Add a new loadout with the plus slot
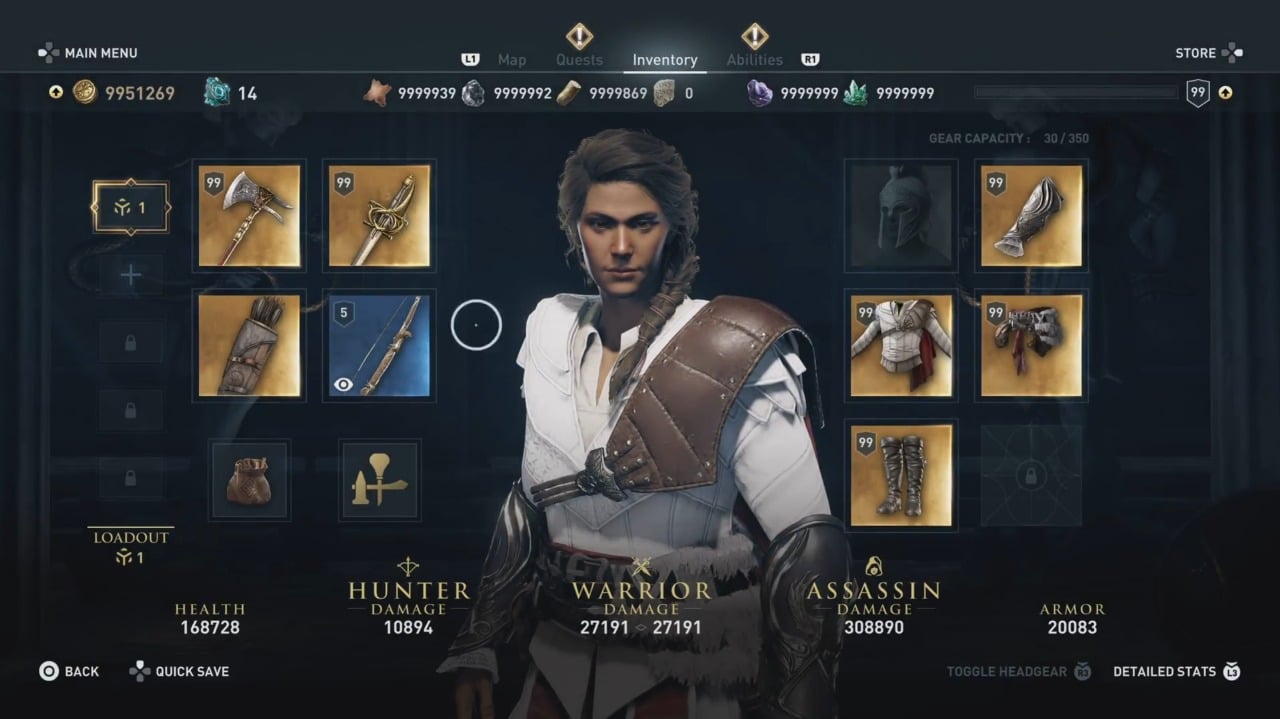The image size is (1280, 719). pyautogui.click(x=130, y=275)
